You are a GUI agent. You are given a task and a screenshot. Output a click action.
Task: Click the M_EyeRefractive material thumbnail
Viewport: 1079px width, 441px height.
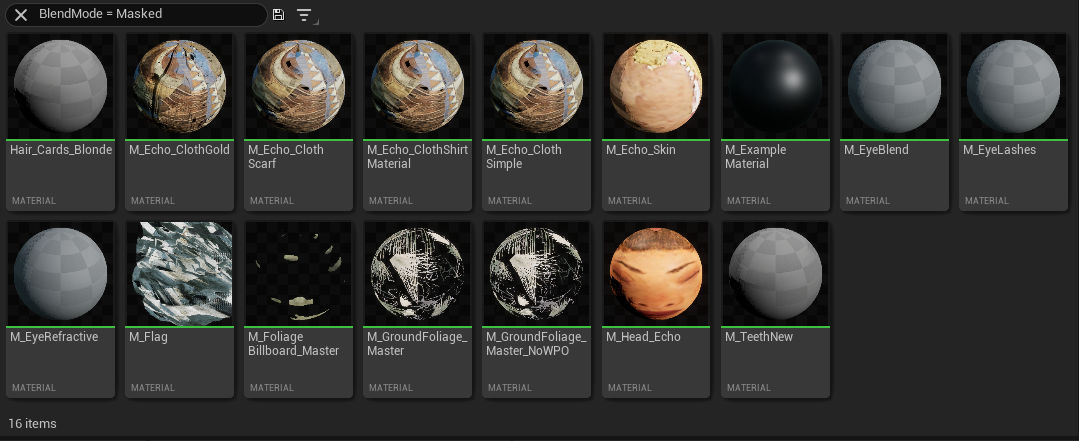(59, 274)
